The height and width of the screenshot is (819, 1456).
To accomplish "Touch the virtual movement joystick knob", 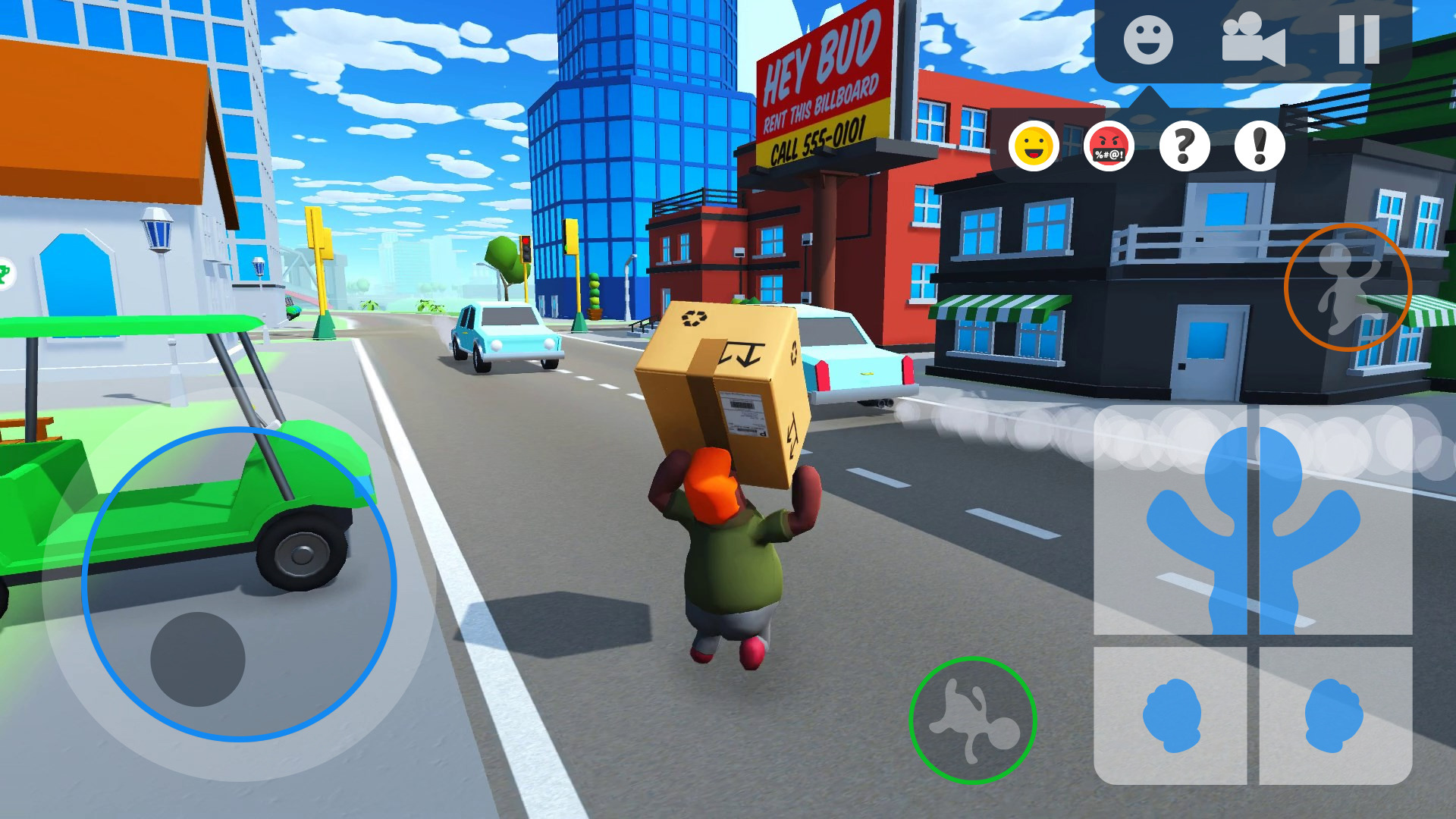I will point(198,659).
